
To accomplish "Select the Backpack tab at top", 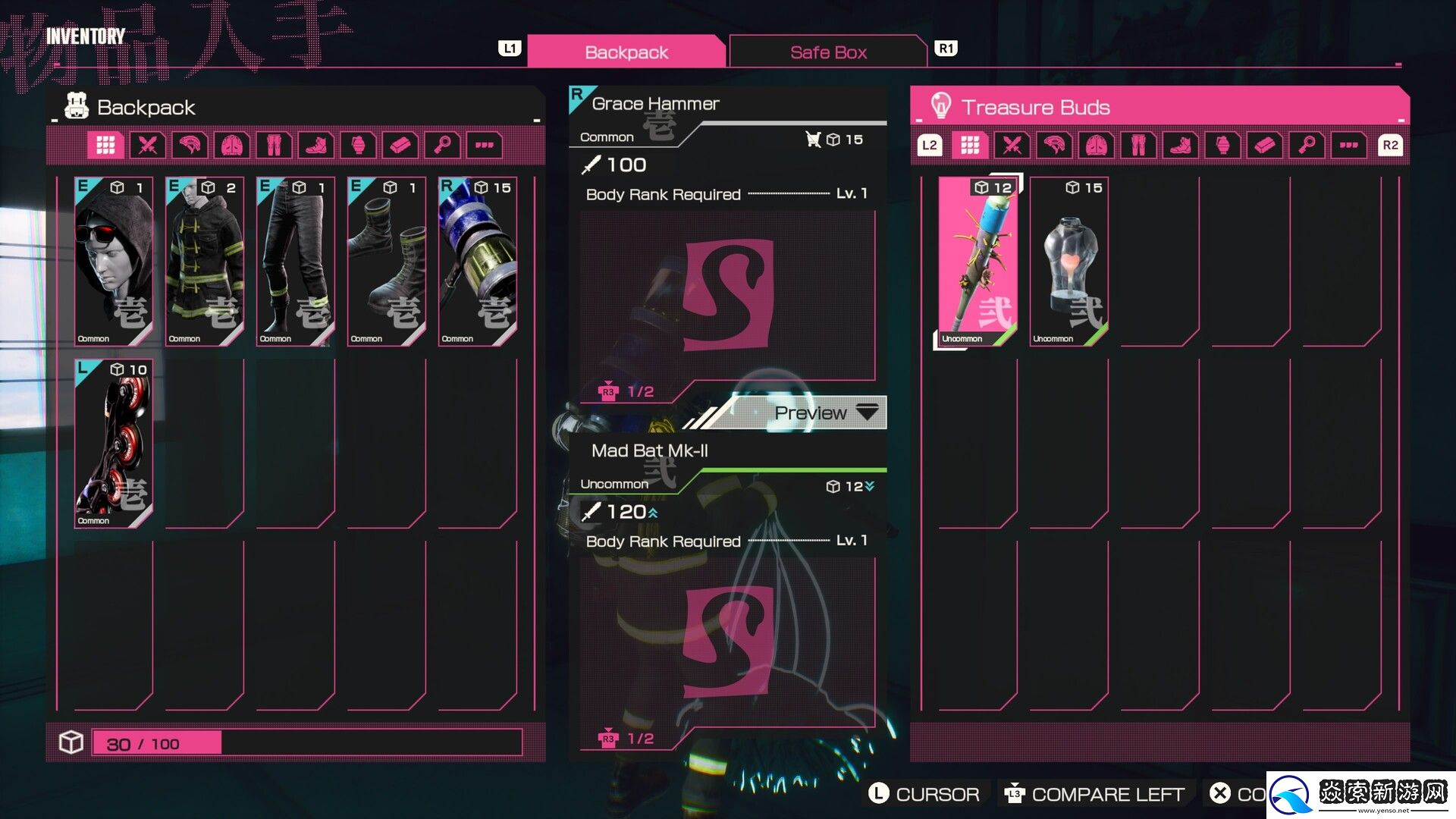I will [x=626, y=52].
